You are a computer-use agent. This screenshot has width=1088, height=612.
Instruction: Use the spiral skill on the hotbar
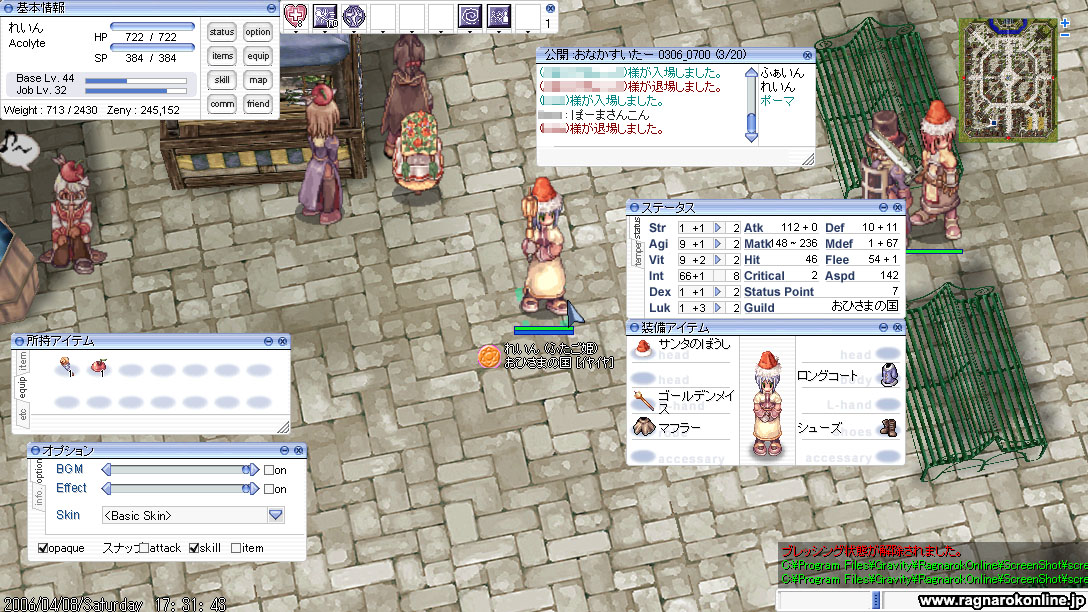pyautogui.click(x=470, y=15)
